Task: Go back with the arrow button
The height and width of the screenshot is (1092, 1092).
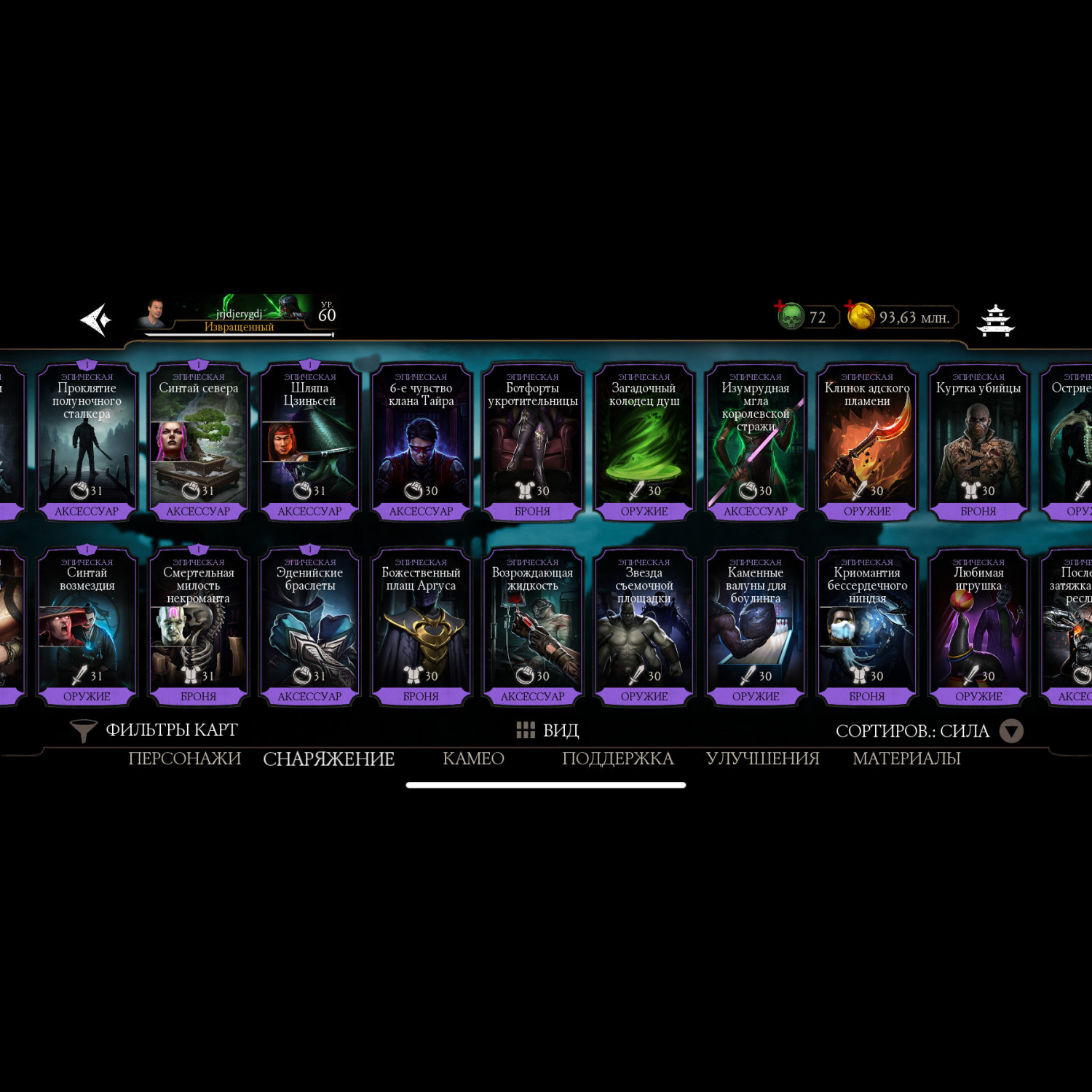Action: pyautogui.click(x=95, y=320)
